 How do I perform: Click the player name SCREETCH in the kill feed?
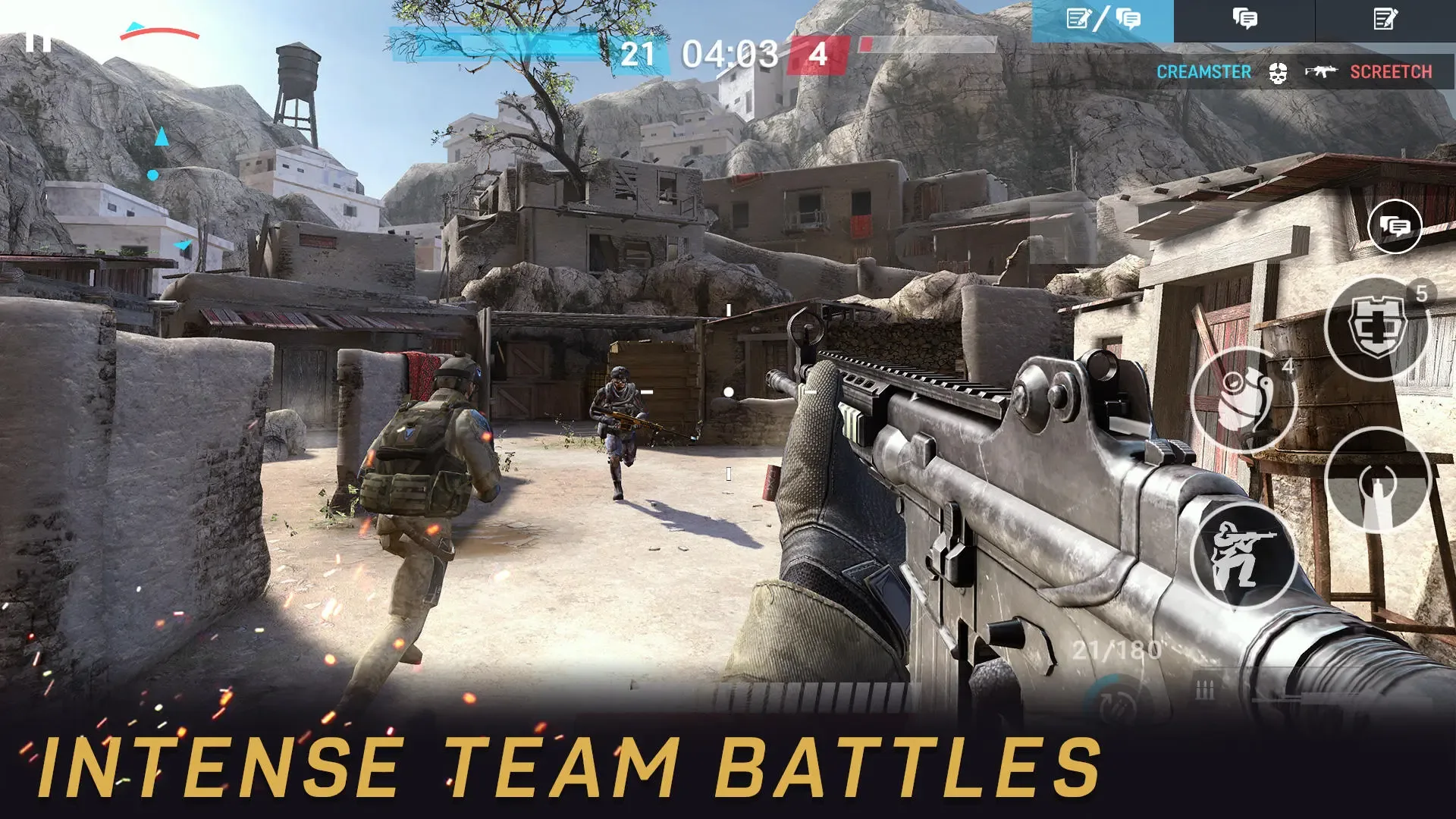pyautogui.click(x=1392, y=73)
